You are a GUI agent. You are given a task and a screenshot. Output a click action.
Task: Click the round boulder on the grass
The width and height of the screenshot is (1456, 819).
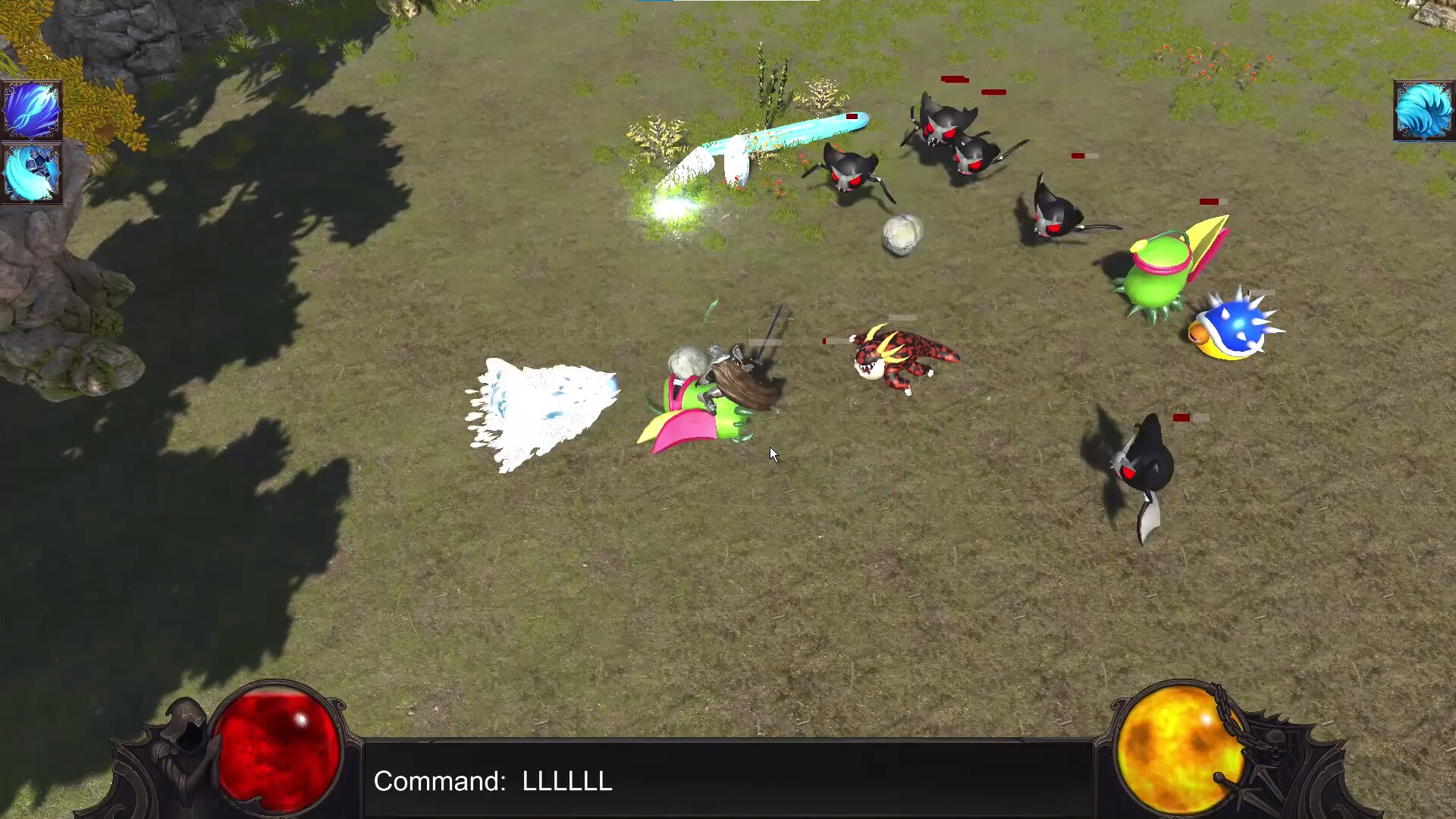coord(901,234)
